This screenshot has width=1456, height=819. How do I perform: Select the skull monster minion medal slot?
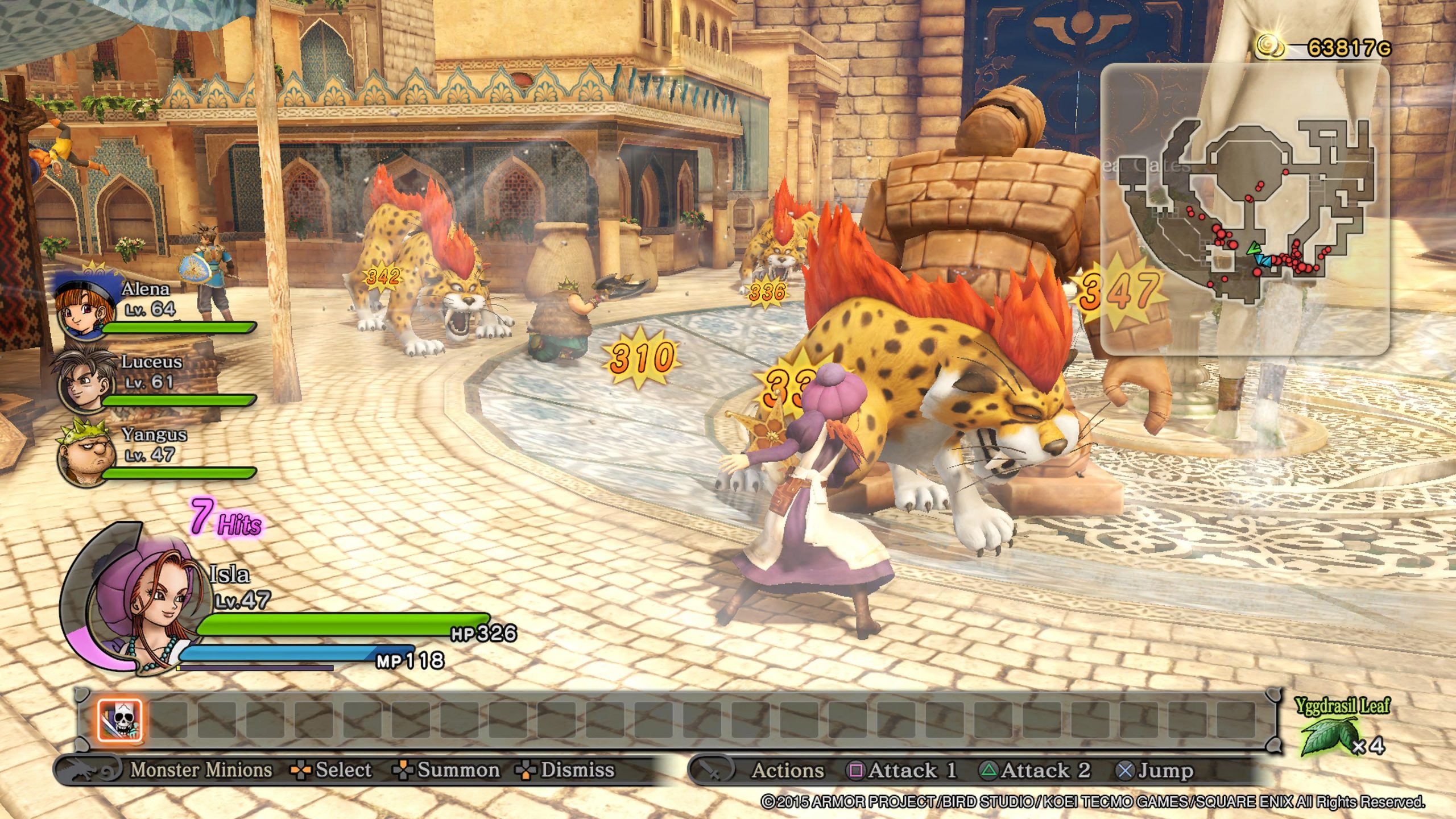119,721
